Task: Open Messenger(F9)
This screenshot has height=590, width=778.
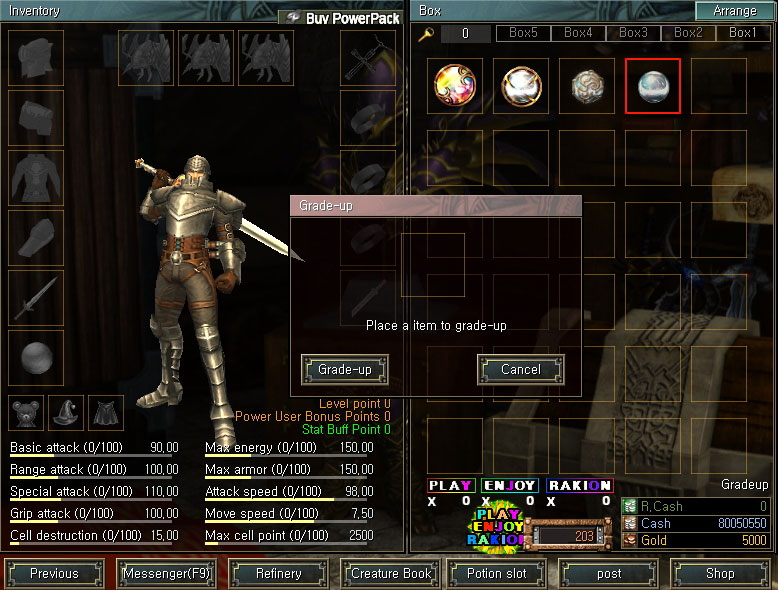Action: [166, 574]
